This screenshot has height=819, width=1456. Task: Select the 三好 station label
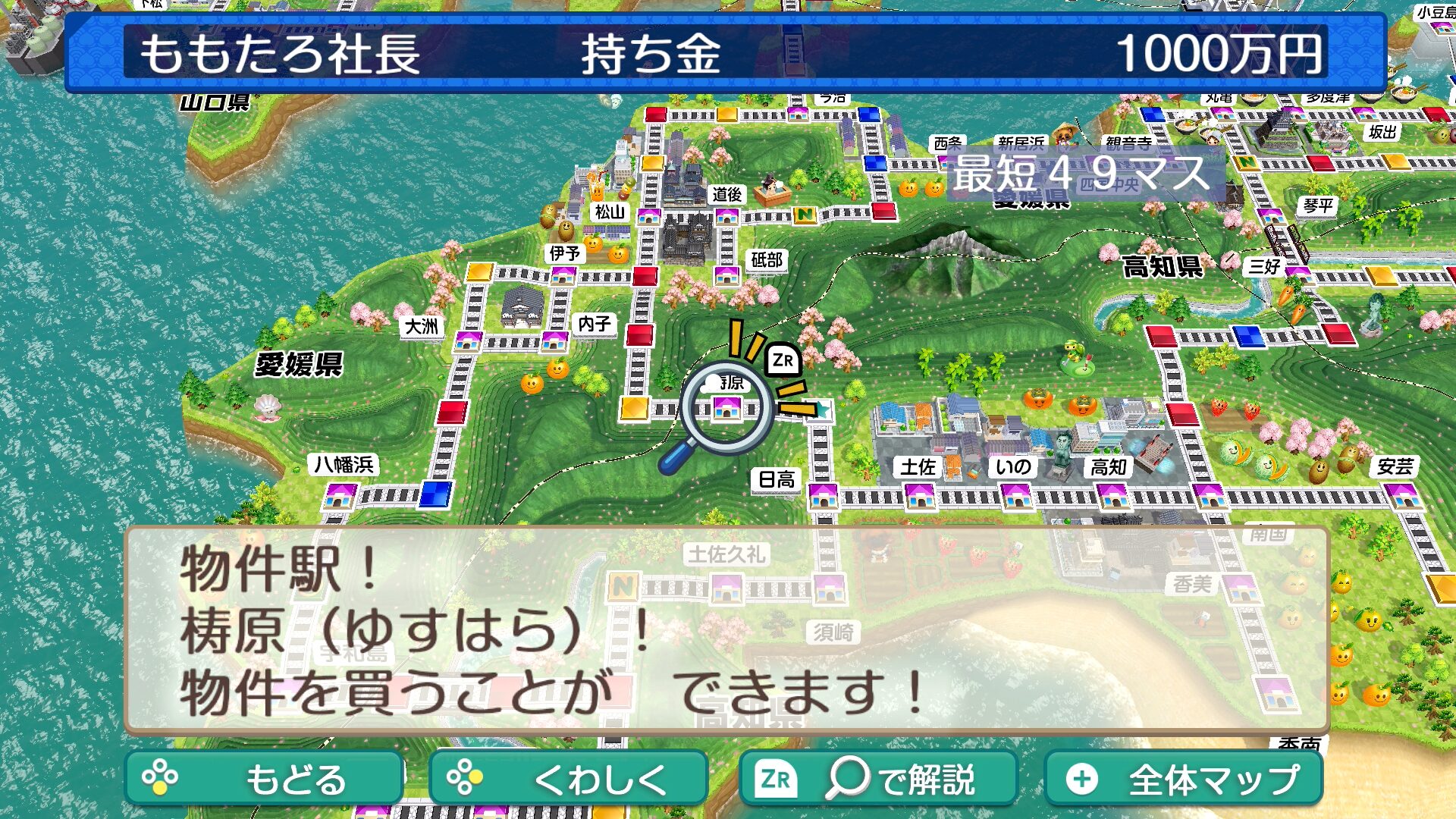[1264, 266]
